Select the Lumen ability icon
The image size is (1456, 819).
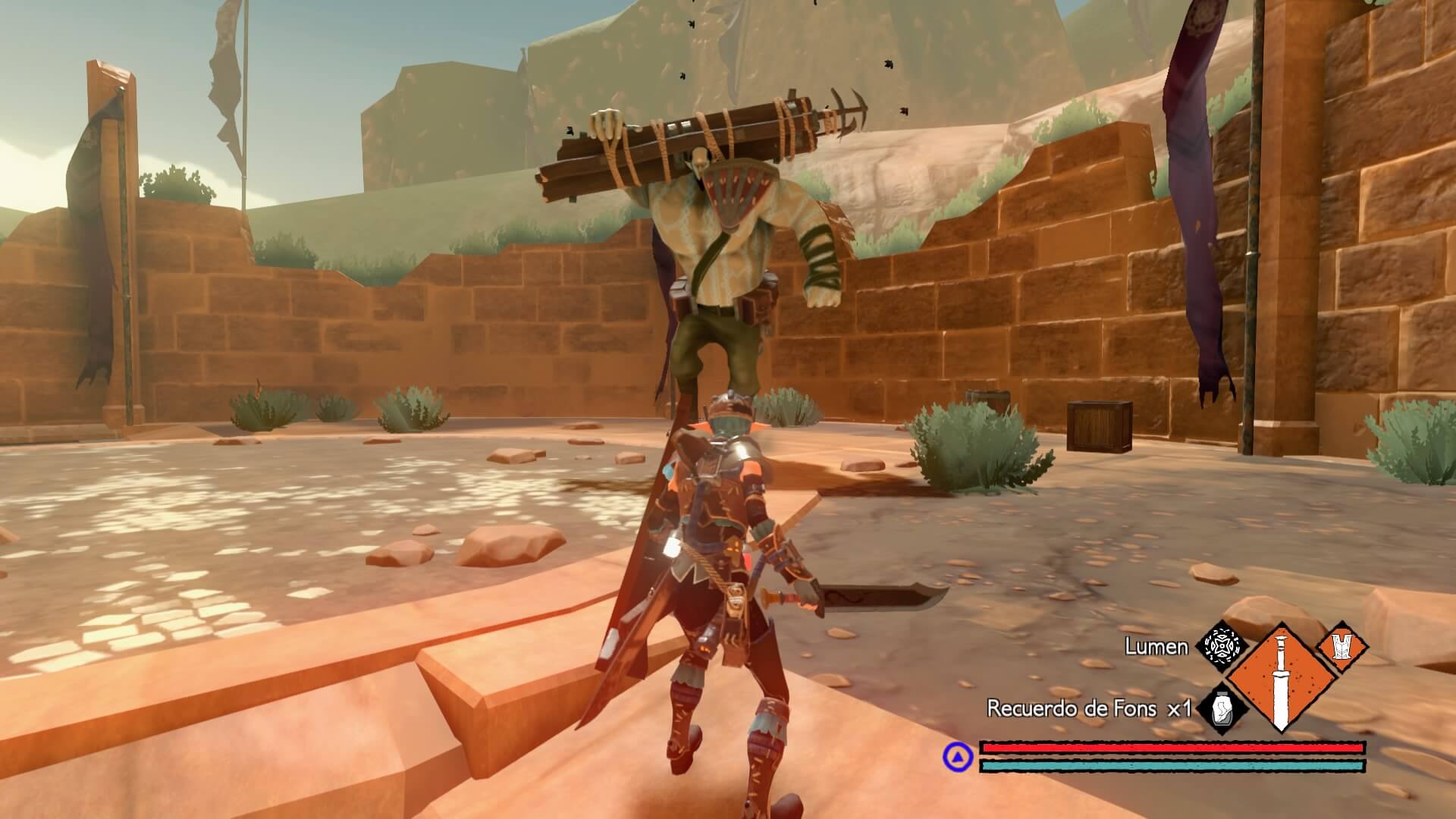pos(1222,648)
